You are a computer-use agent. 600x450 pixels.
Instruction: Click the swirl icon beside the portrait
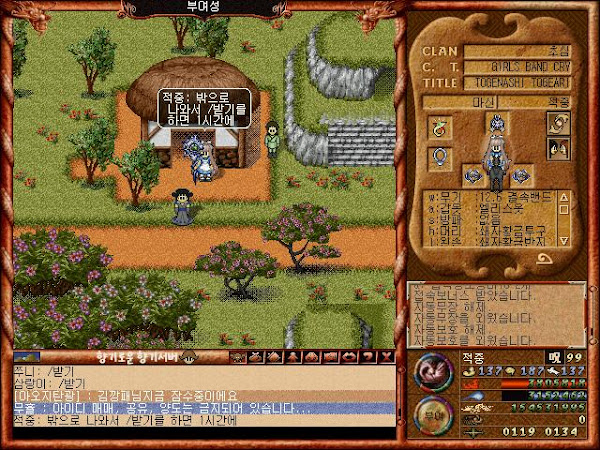coord(556,123)
